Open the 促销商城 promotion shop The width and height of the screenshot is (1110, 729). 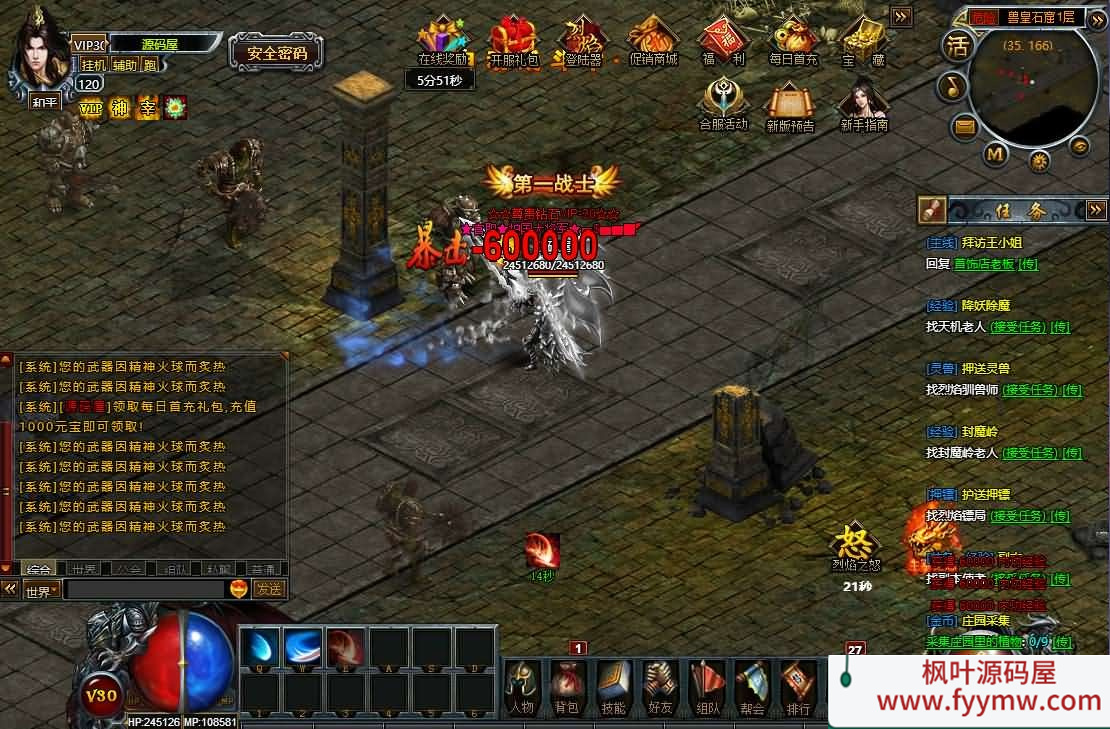coord(652,41)
